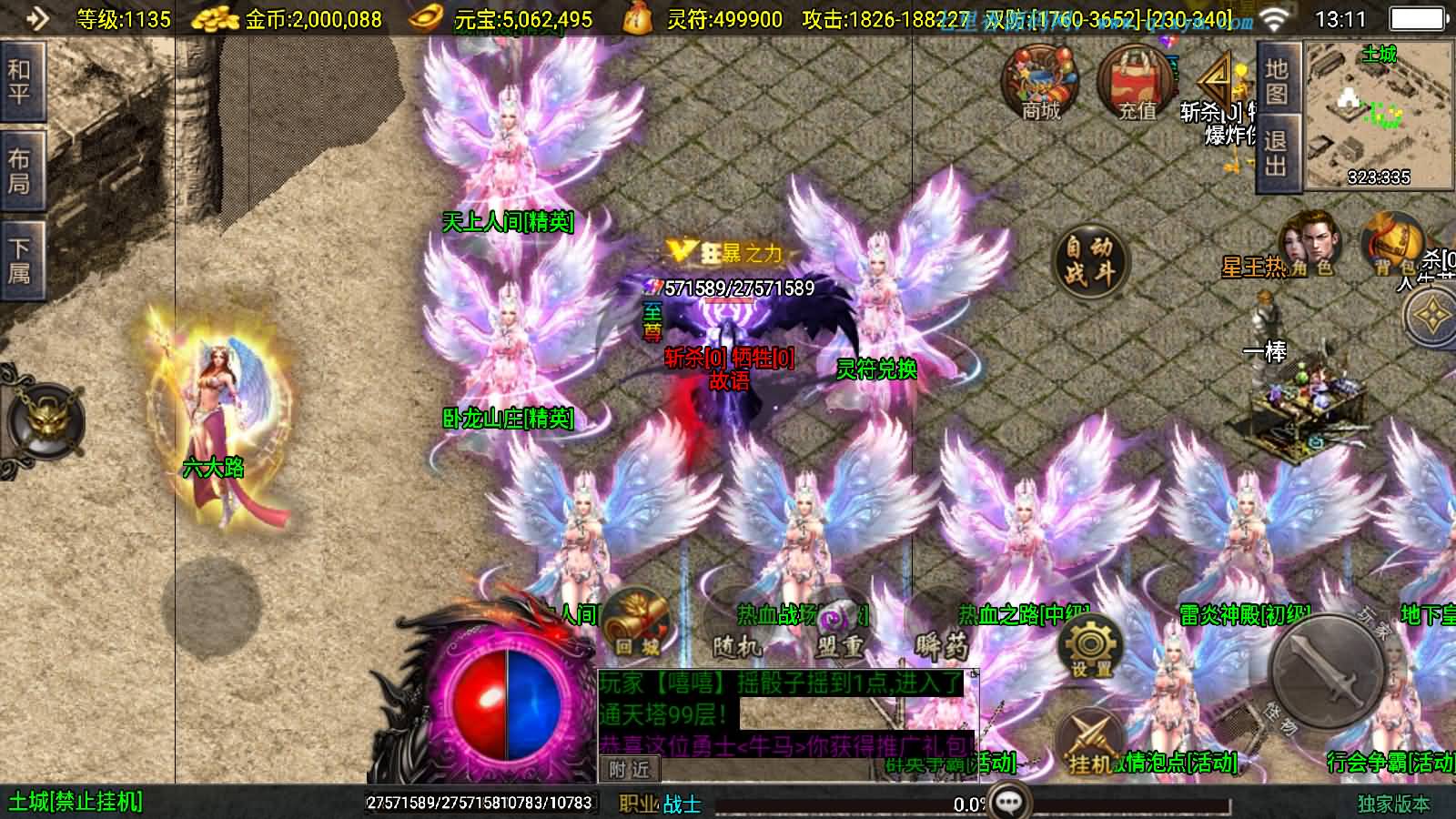
Task: Switch to the 附近 nearby chat channel
Action: (x=629, y=770)
